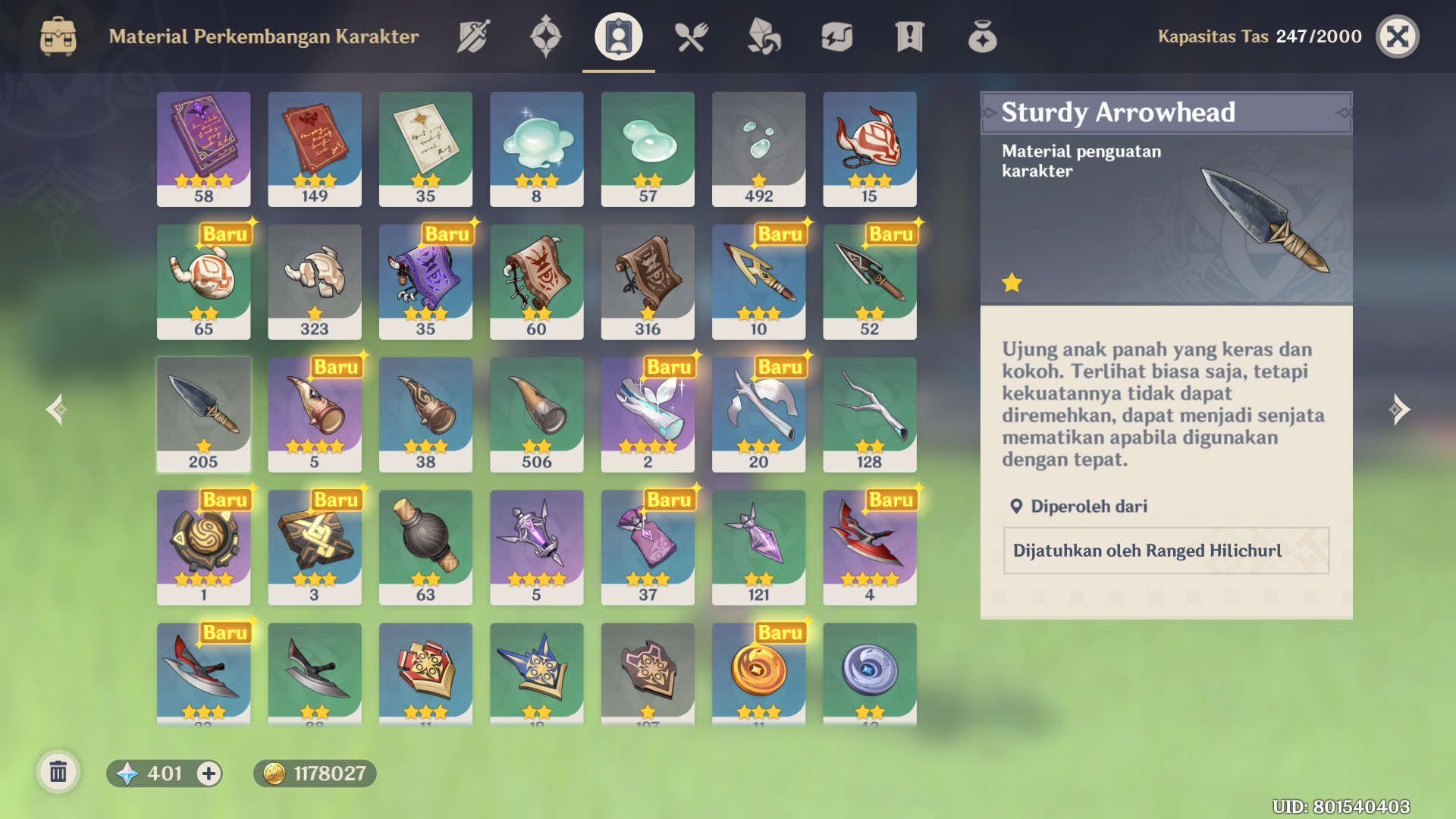Close the inventory screen
Image resolution: width=1456 pixels, height=819 pixels.
point(1397,36)
